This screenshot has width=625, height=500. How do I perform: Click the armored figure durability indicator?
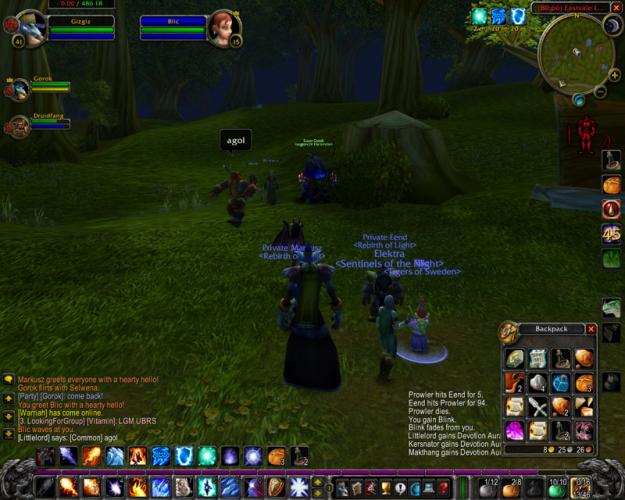pos(581,131)
